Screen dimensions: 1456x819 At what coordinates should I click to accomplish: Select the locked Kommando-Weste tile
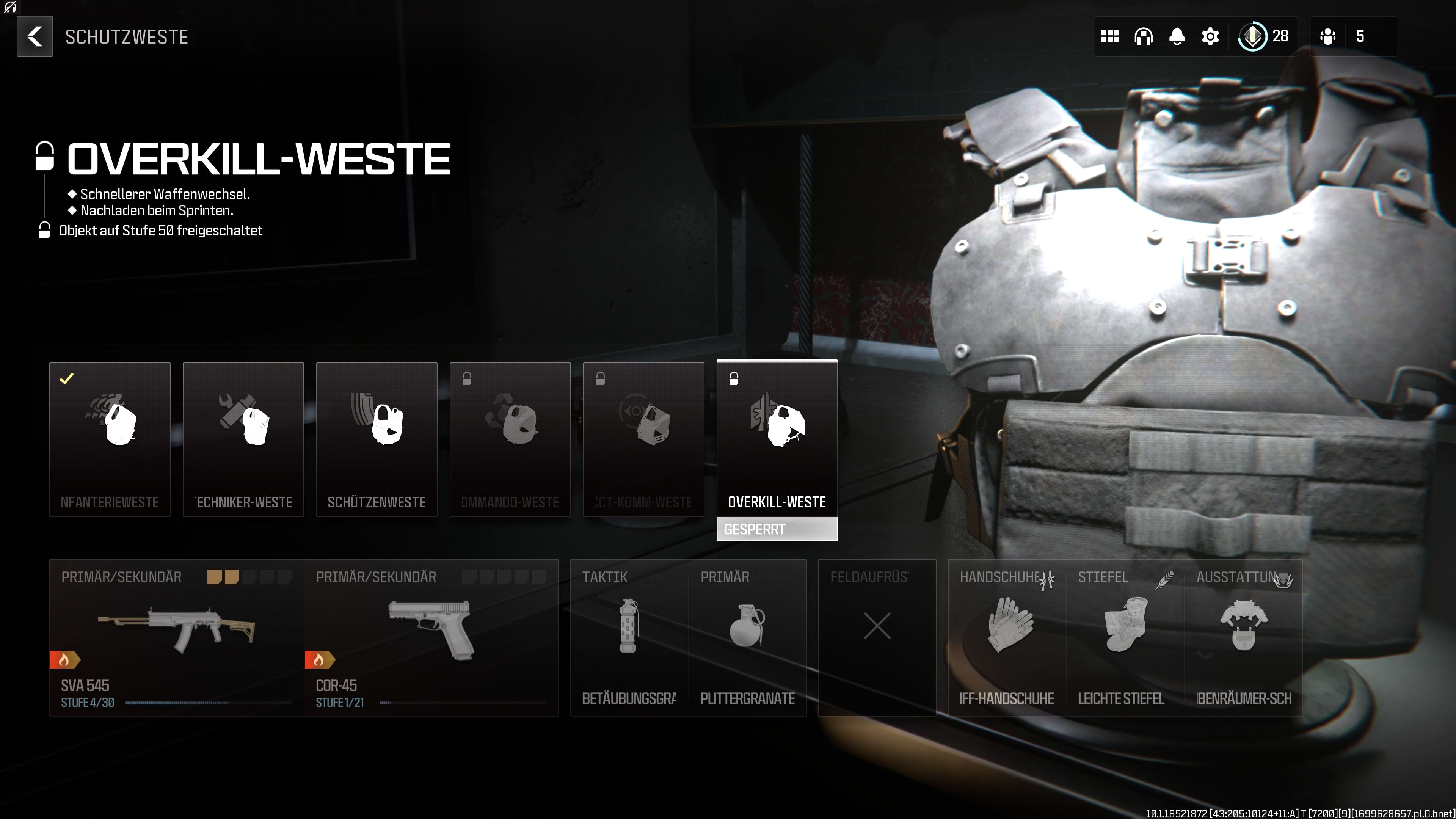(x=510, y=439)
